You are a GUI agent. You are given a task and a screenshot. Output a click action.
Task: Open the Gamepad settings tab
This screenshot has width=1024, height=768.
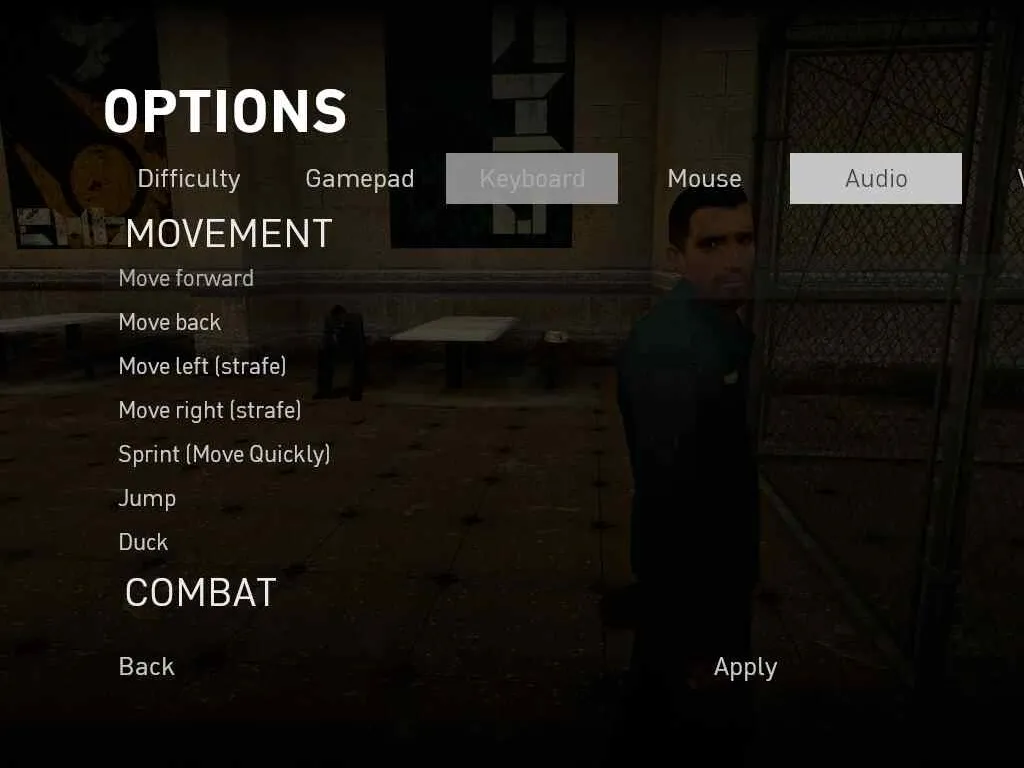click(x=359, y=179)
